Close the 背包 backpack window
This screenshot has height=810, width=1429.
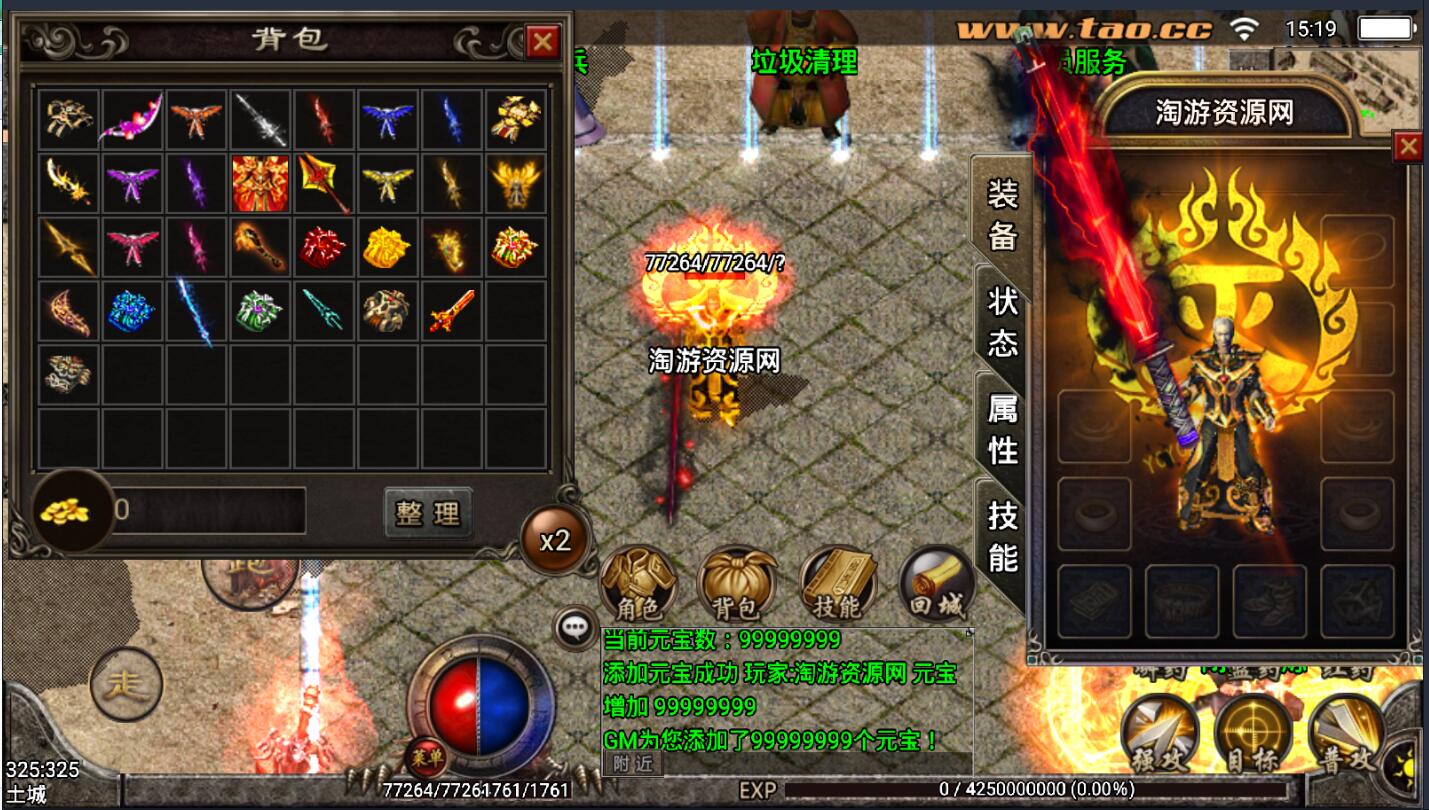[x=543, y=41]
